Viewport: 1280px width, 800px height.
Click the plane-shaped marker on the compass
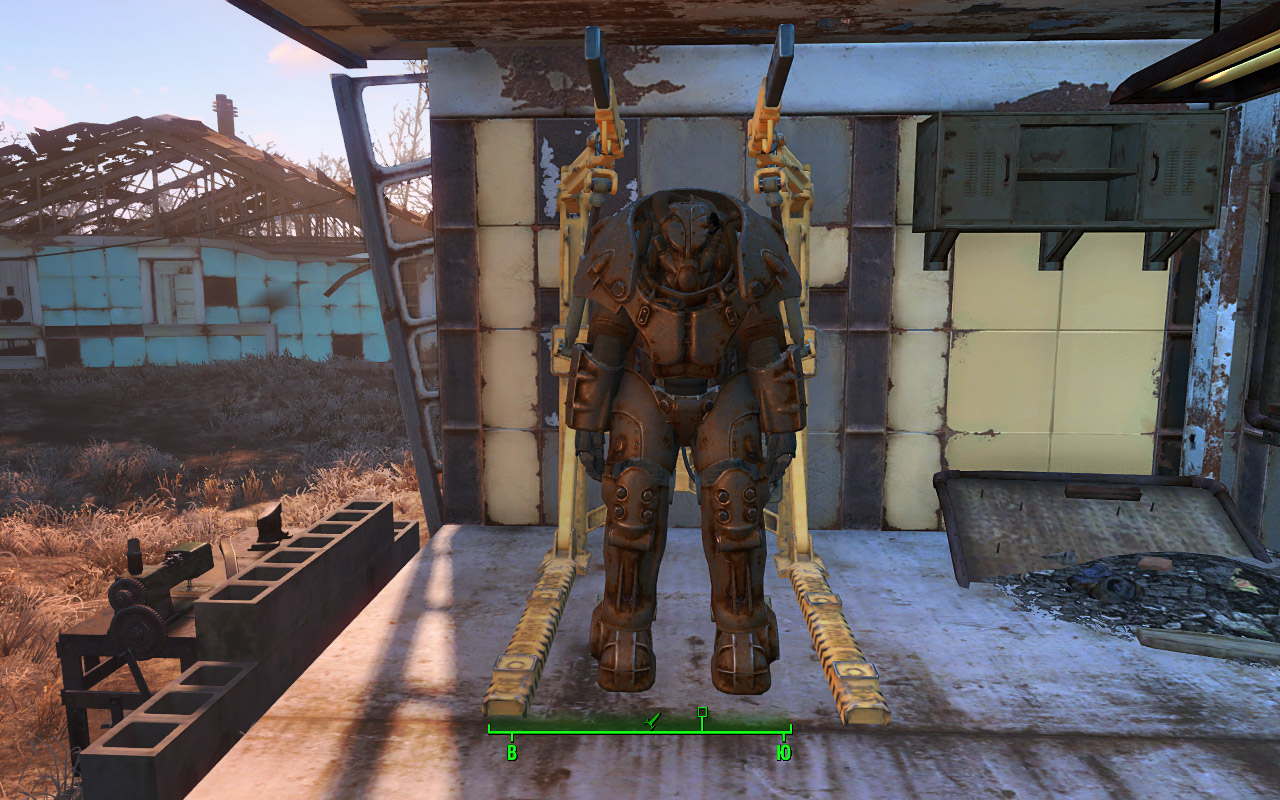point(653,719)
